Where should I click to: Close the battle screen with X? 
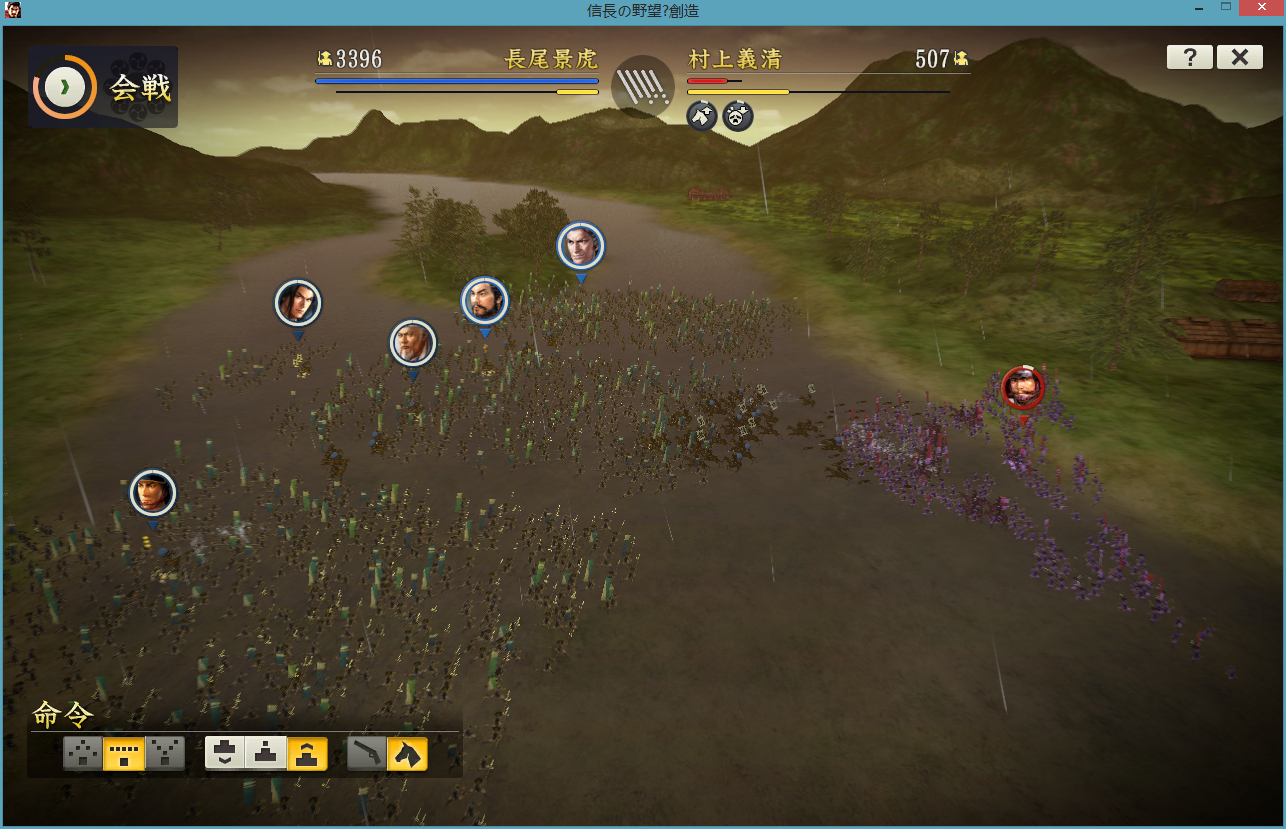(x=1239, y=57)
